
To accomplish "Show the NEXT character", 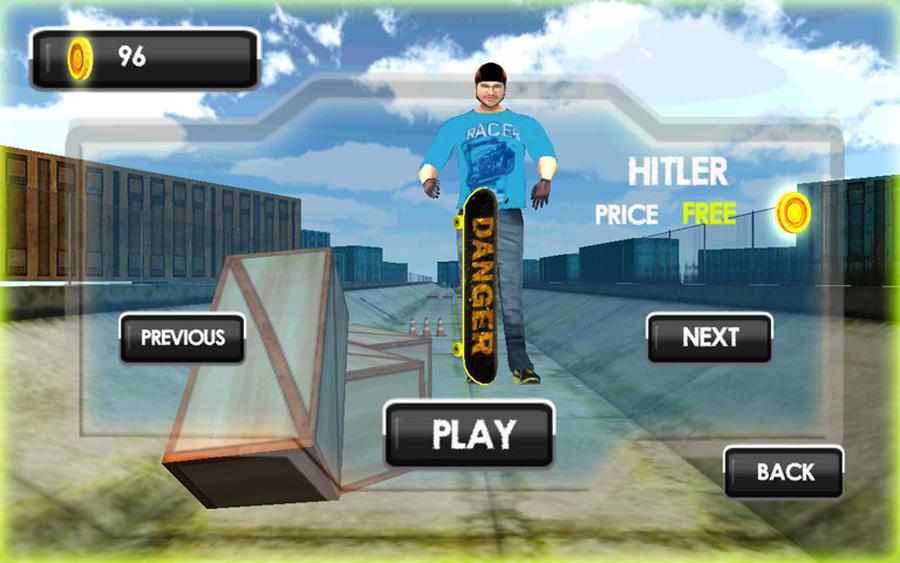I will click(x=710, y=338).
